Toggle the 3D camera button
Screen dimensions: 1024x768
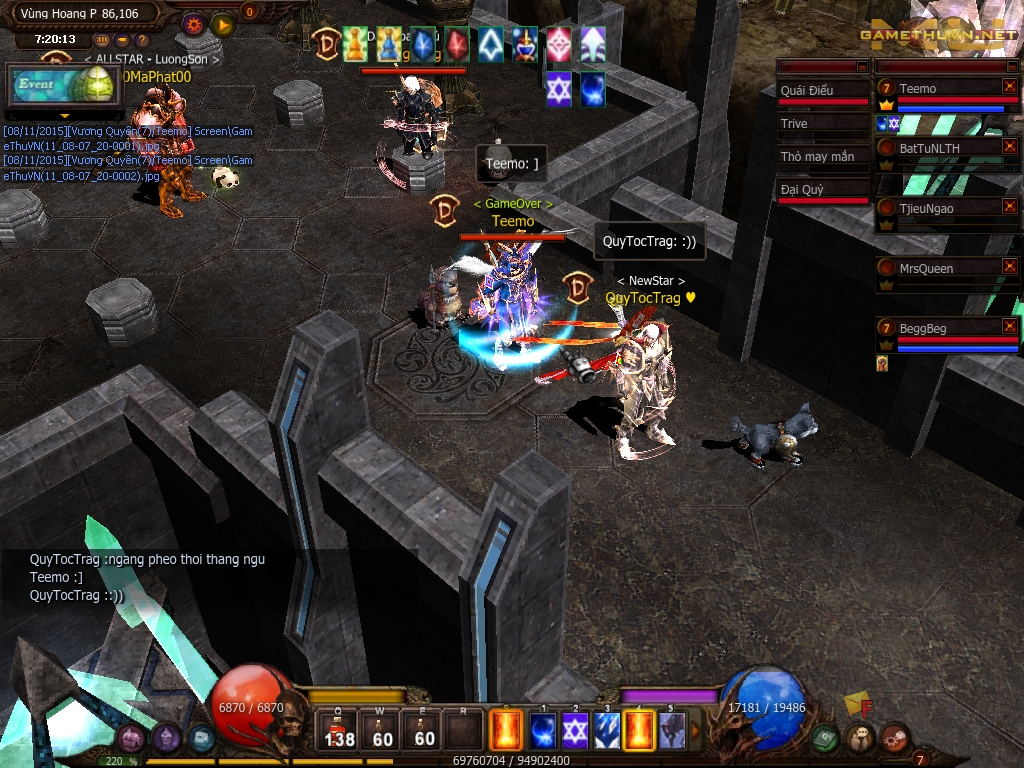click(x=103, y=40)
